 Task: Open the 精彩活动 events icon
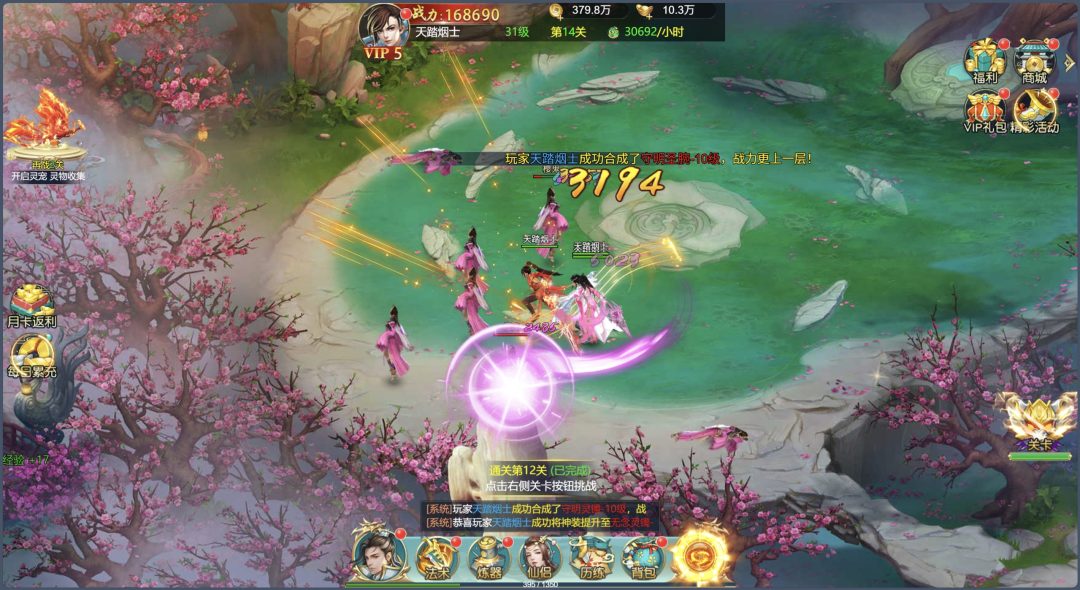coord(1034,112)
